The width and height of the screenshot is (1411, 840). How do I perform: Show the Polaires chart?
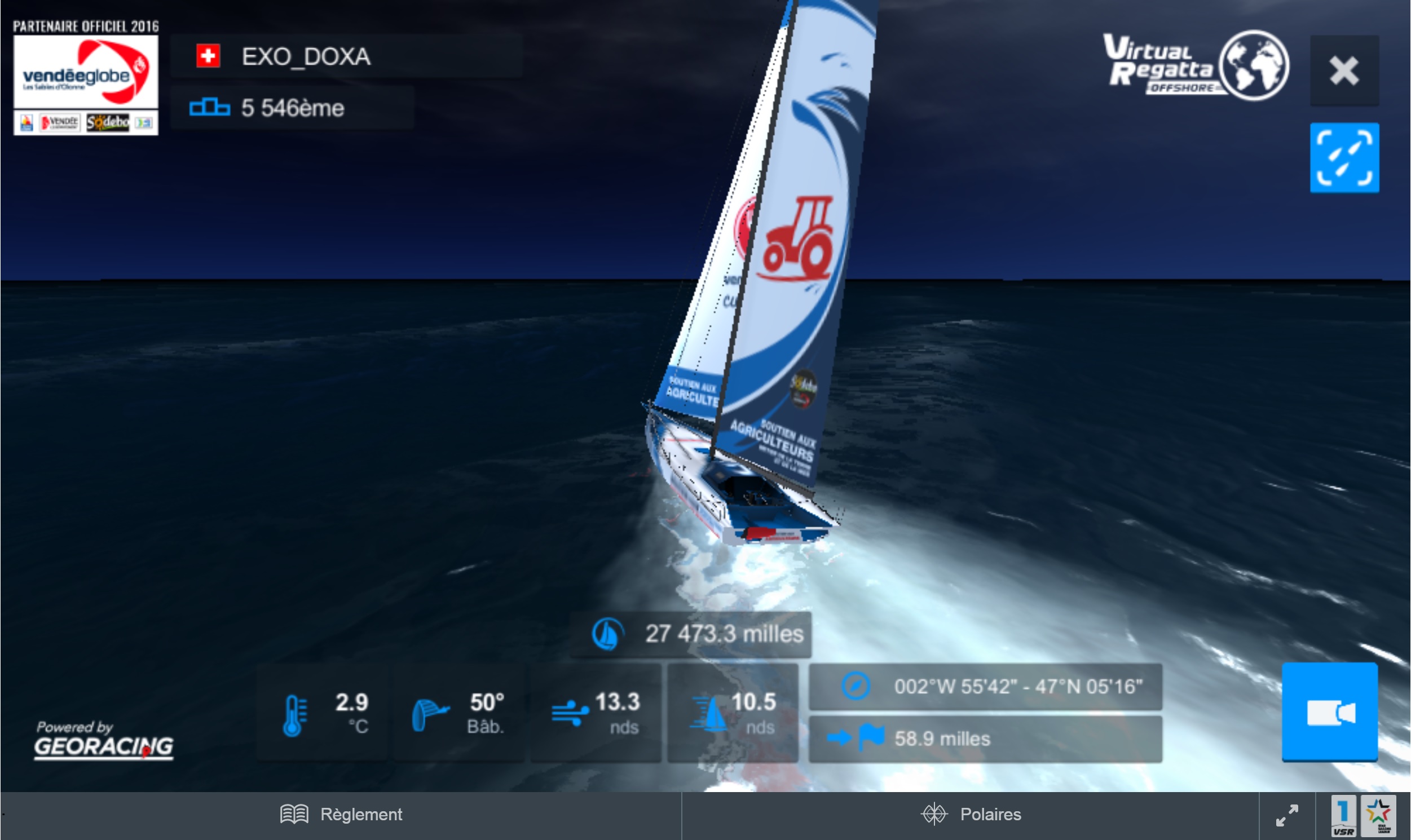click(971, 814)
